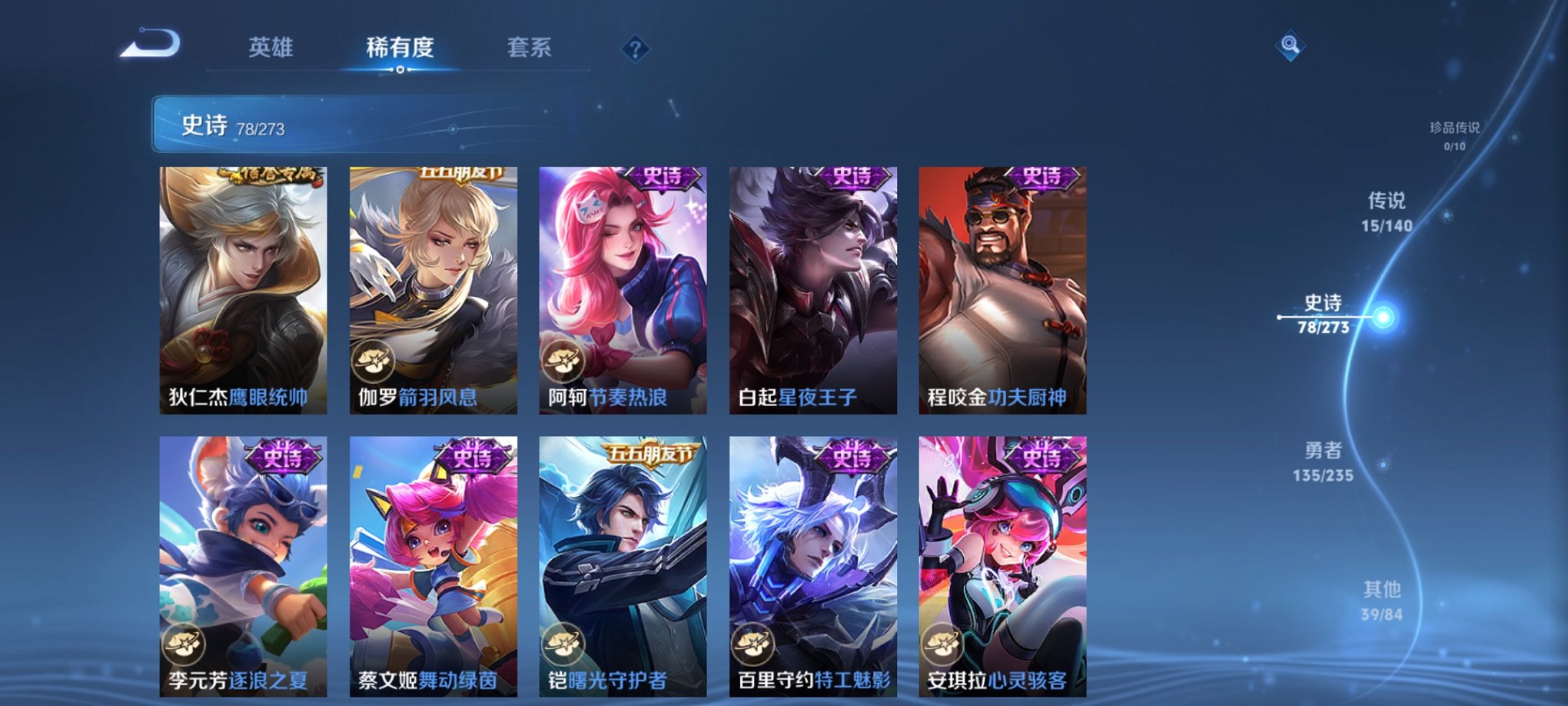Switch to the 英雄 tab
The height and width of the screenshot is (706, 1568).
click(273, 46)
